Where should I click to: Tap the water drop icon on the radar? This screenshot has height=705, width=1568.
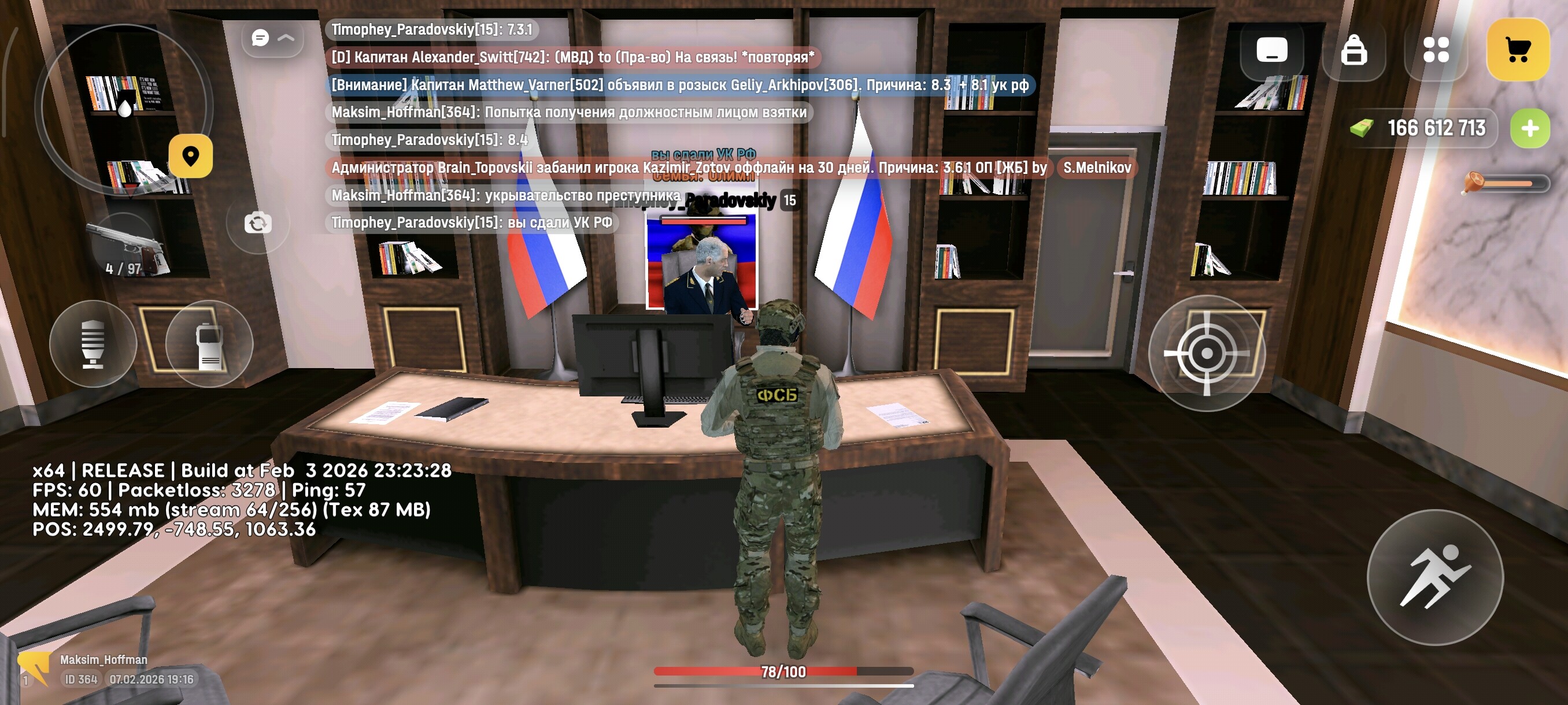pyautogui.click(x=127, y=109)
